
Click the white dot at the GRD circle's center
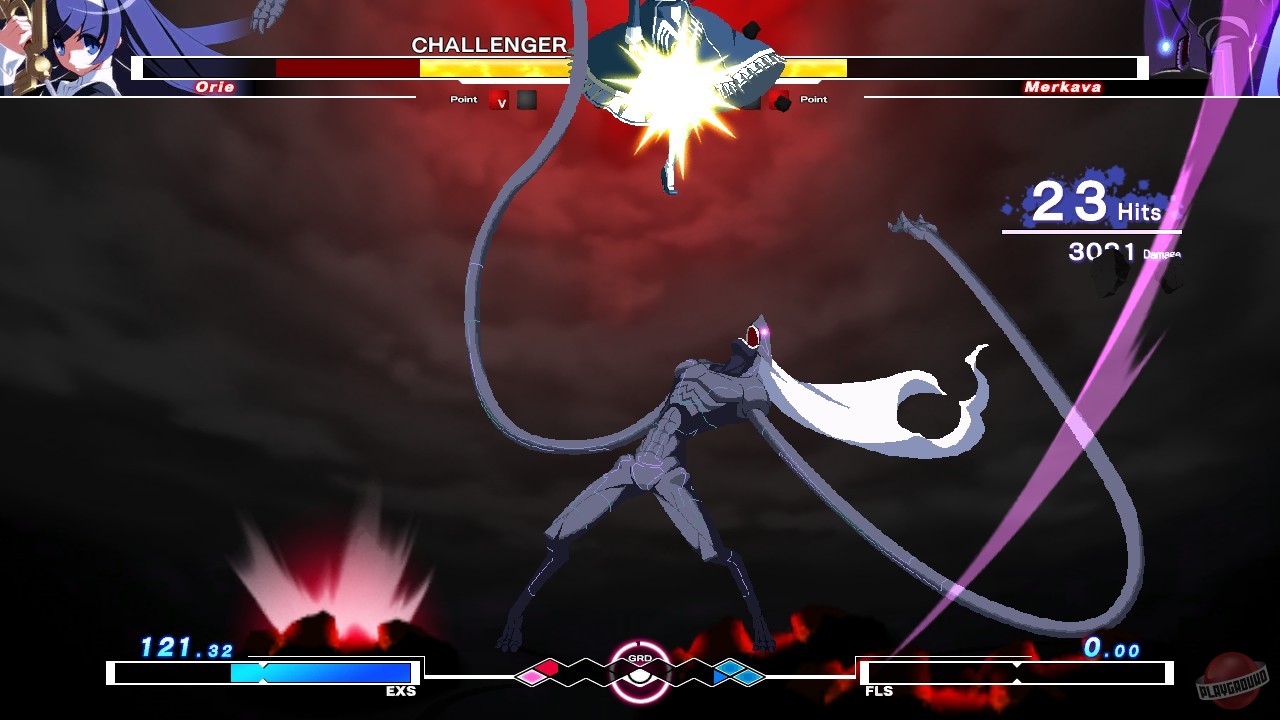(639, 678)
